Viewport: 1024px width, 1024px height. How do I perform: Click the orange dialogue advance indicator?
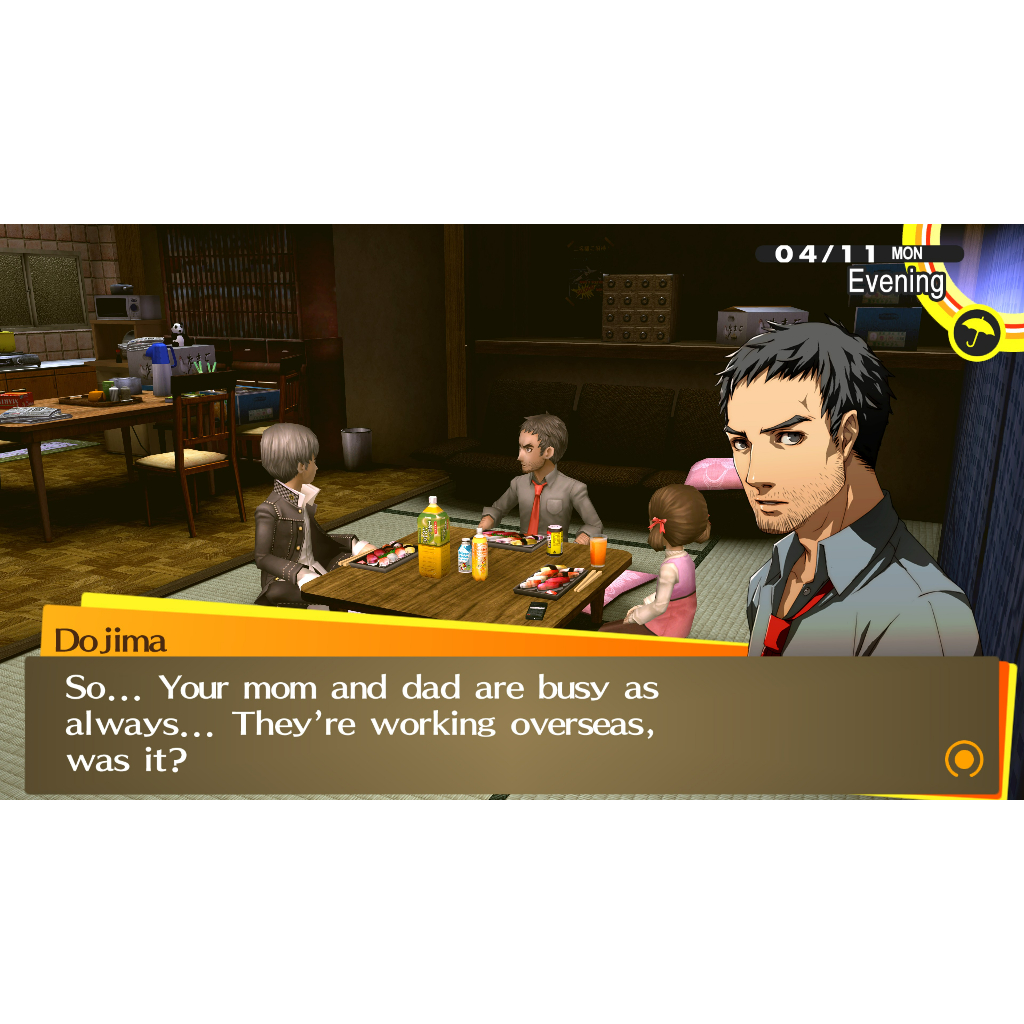(964, 759)
